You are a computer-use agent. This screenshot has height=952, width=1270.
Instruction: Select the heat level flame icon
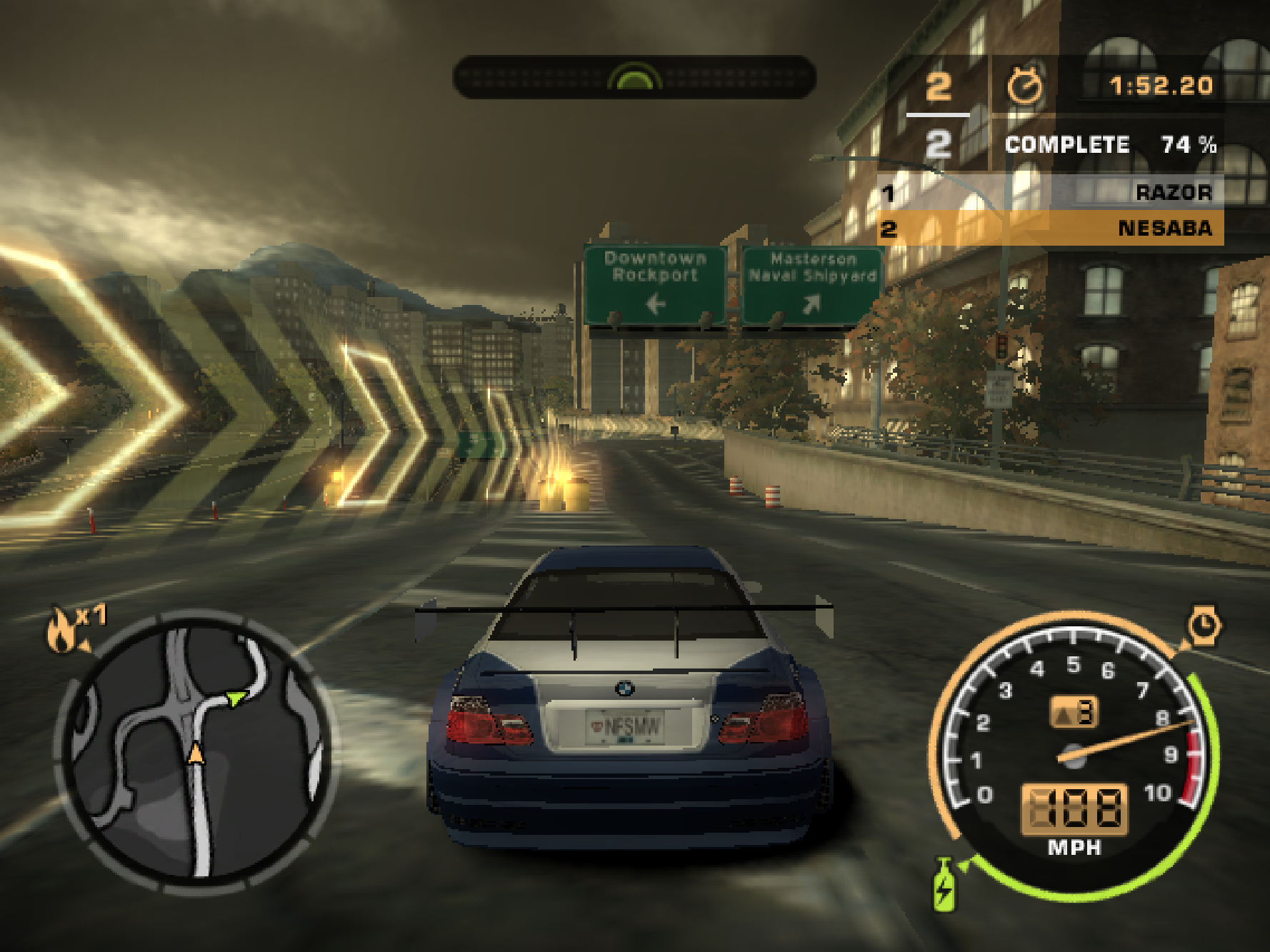(62, 631)
